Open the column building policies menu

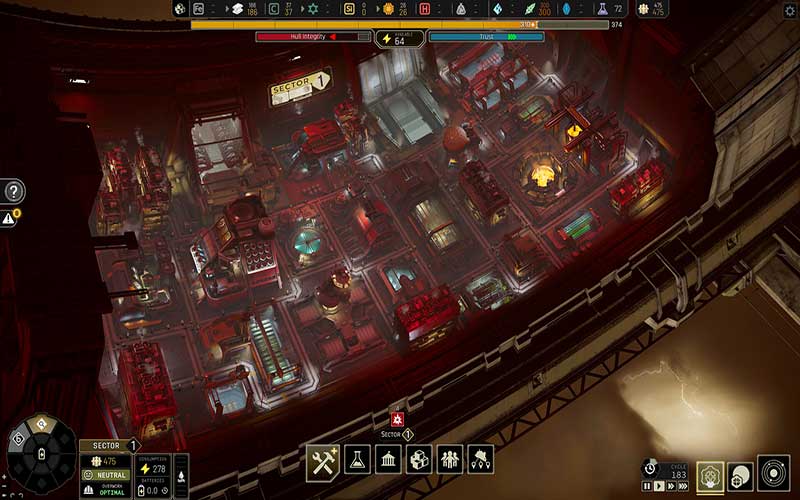pyautogui.click(x=388, y=459)
